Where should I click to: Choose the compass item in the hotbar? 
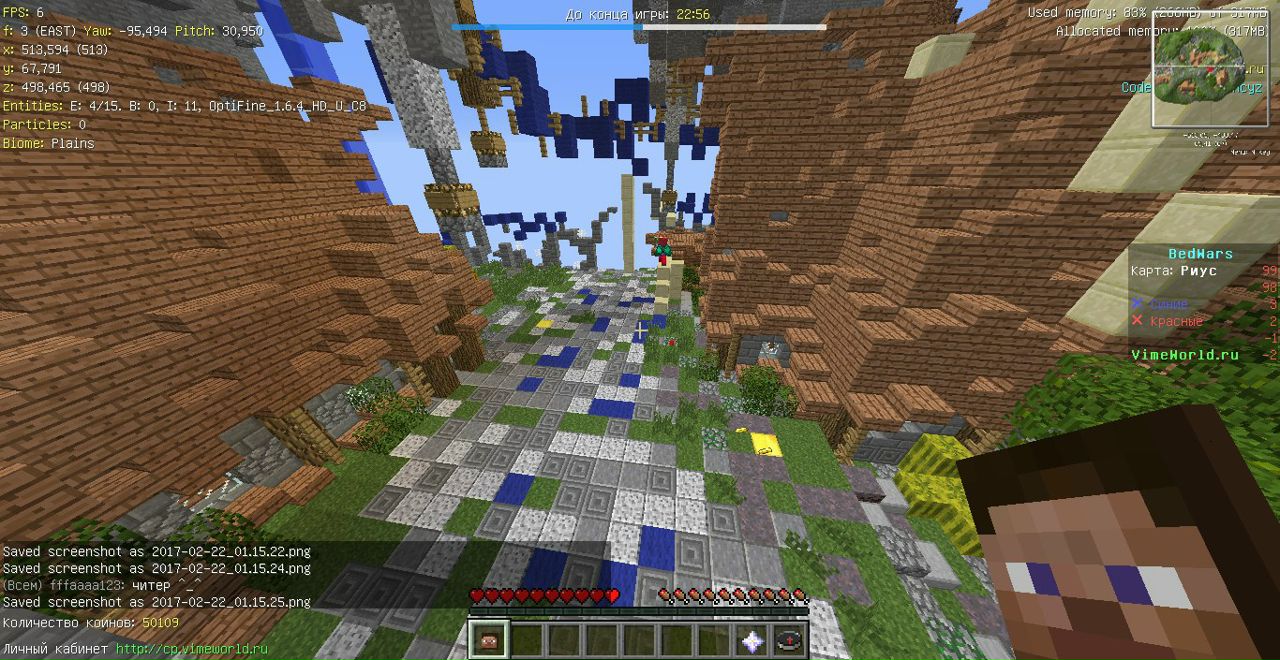[790, 640]
